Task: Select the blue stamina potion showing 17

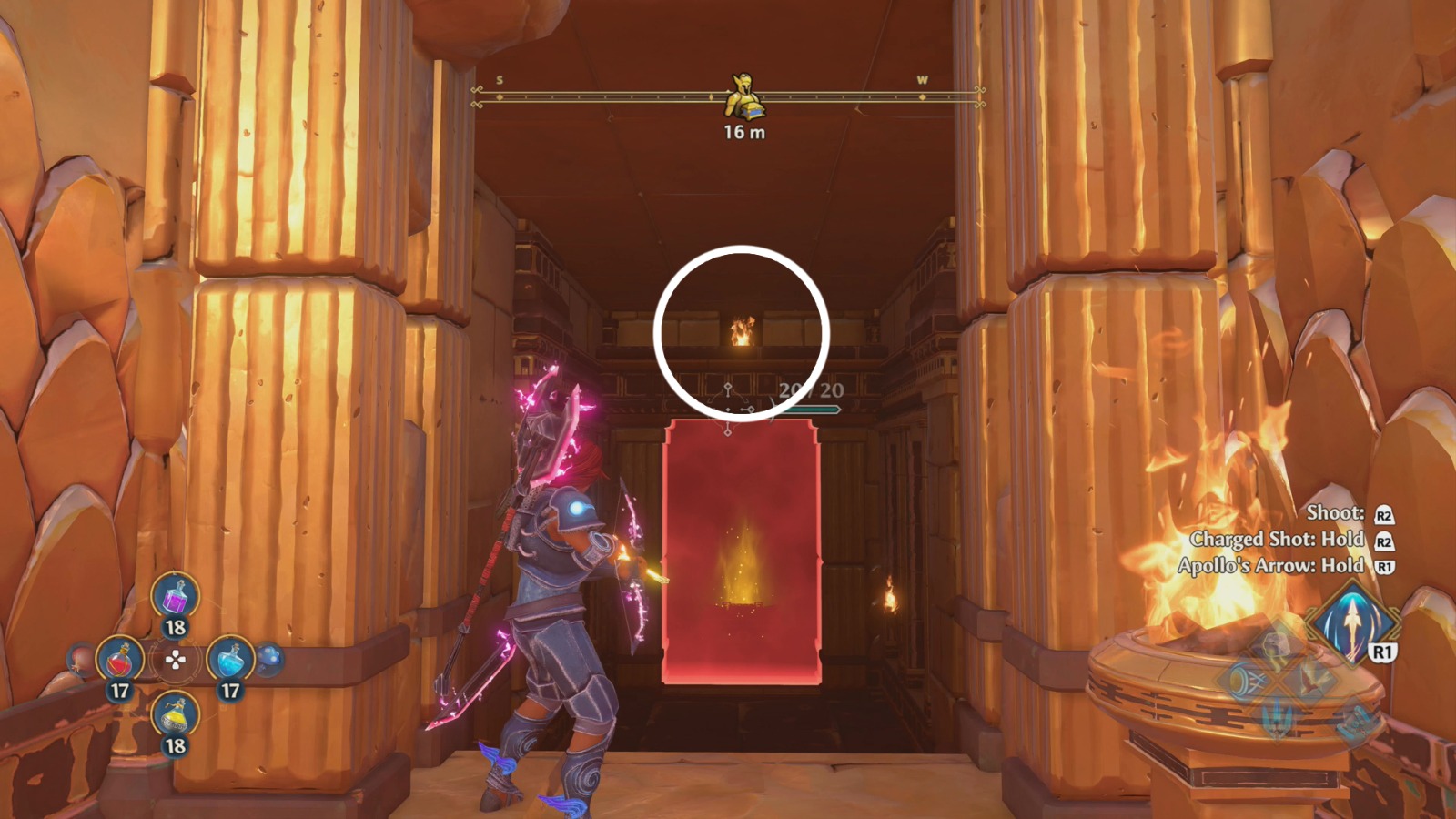Action: 232,660
